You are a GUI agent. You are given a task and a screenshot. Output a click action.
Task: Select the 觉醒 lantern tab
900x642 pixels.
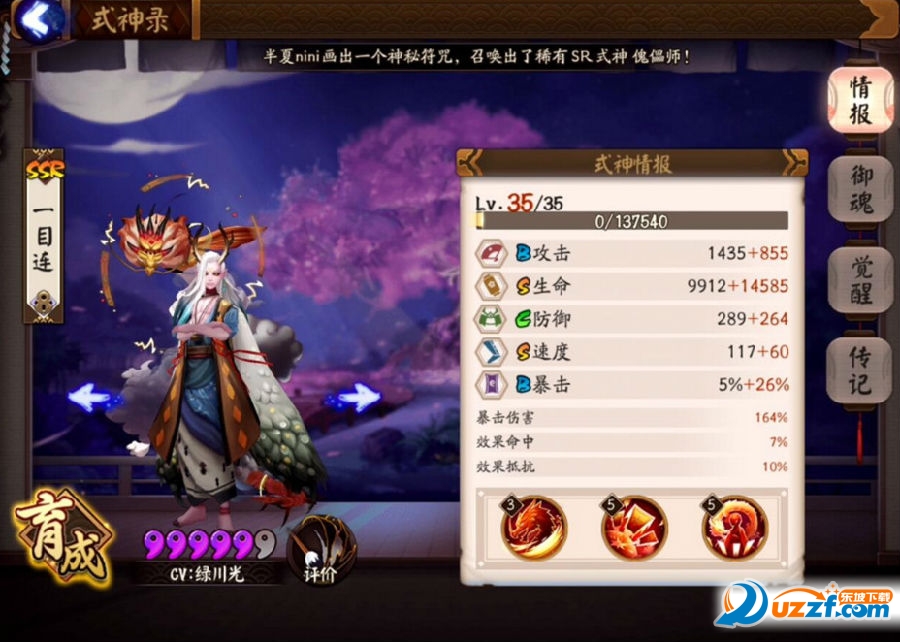point(858,280)
